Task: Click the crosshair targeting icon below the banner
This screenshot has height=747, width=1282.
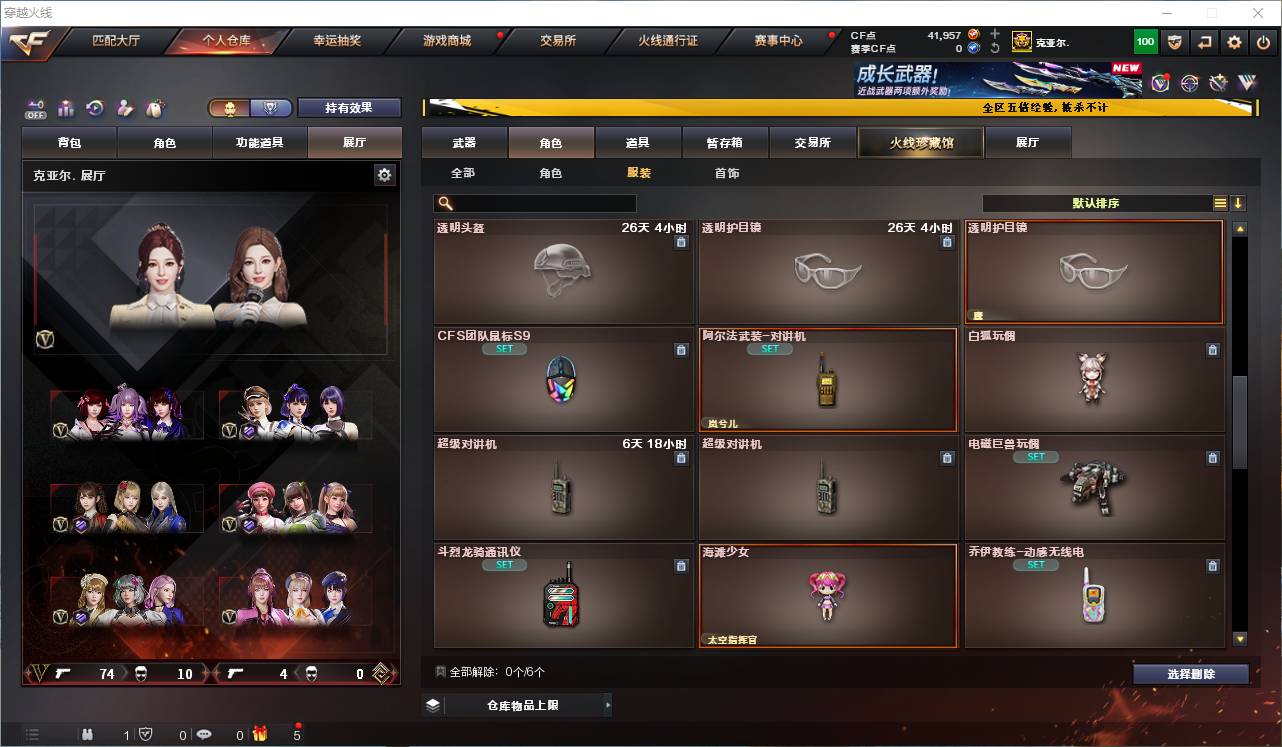Action: click(x=1190, y=82)
